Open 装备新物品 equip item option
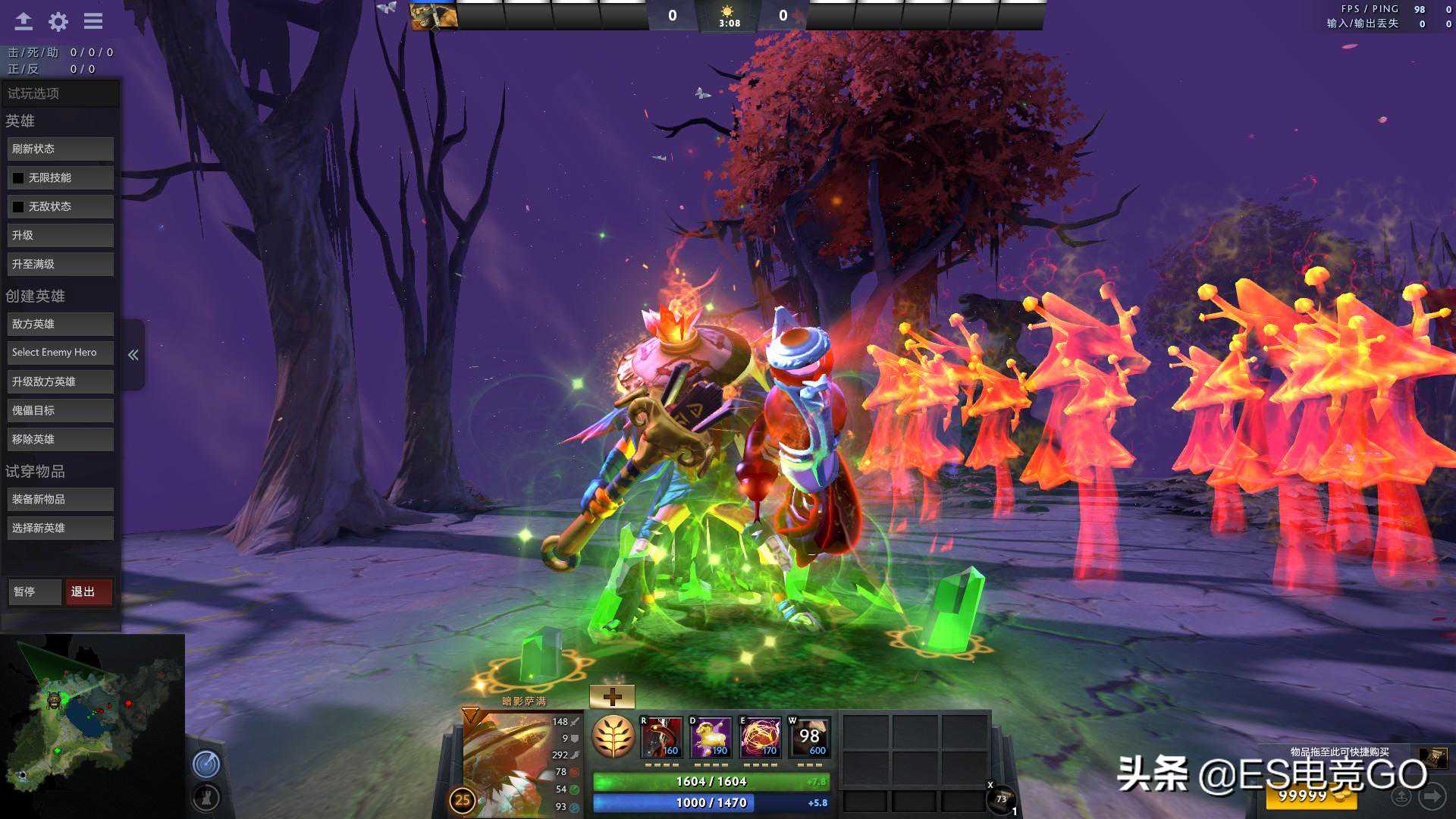 click(x=61, y=500)
